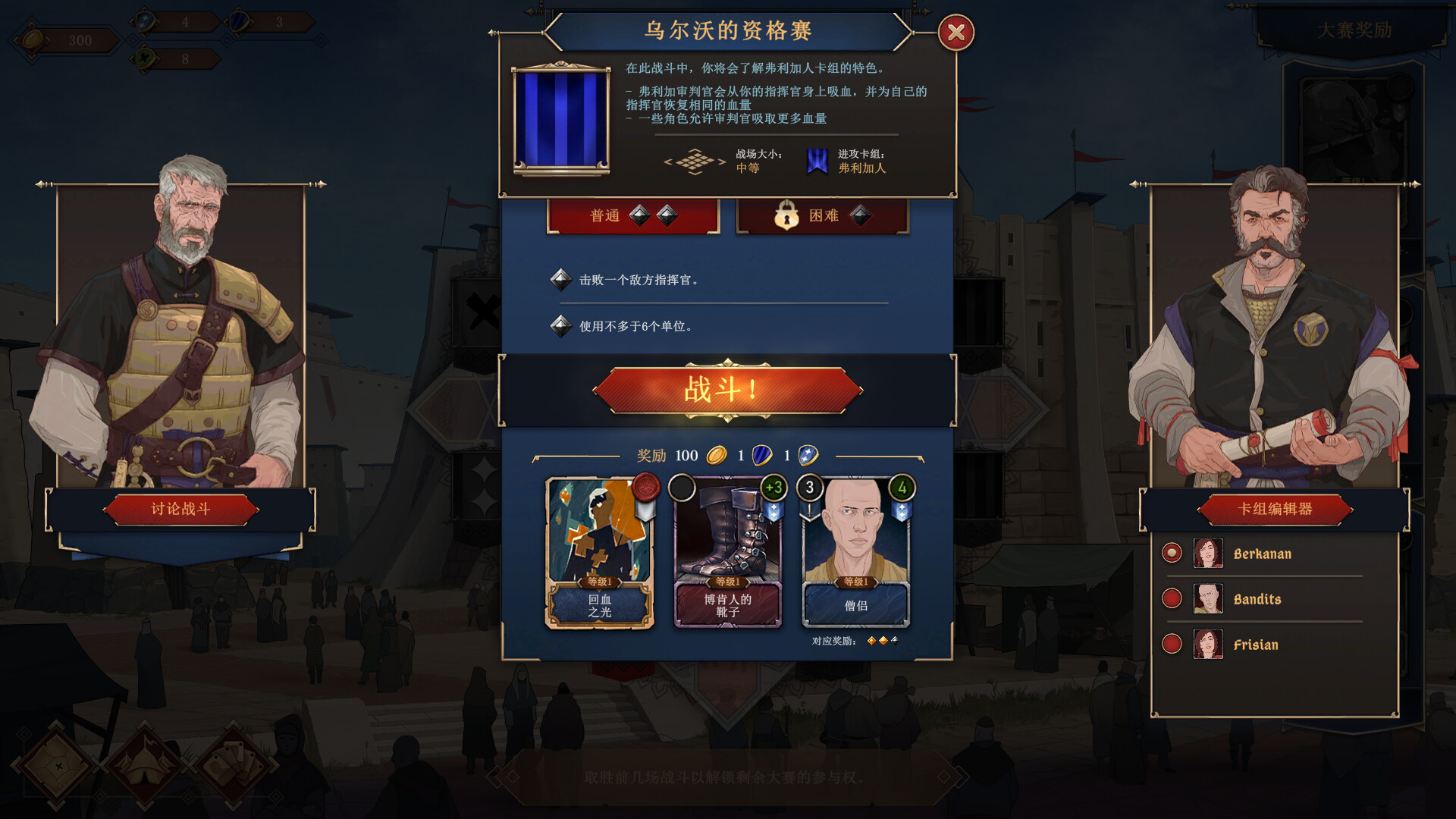Screen dimensions: 1456x819
Task: Click the map icon in the bottom-left toolbar
Action: point(58,766)
